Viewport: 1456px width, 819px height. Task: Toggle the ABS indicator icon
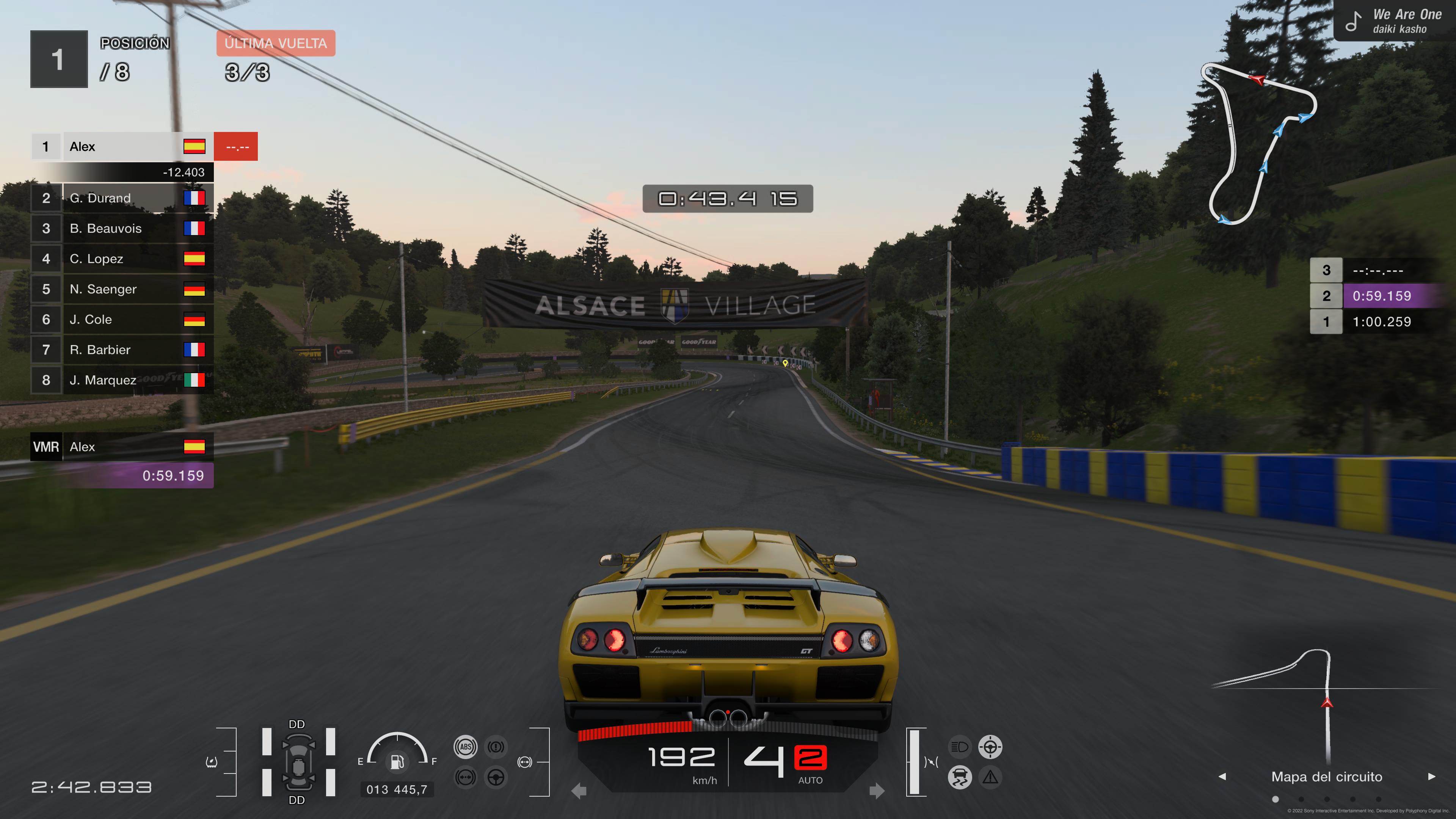465,747
